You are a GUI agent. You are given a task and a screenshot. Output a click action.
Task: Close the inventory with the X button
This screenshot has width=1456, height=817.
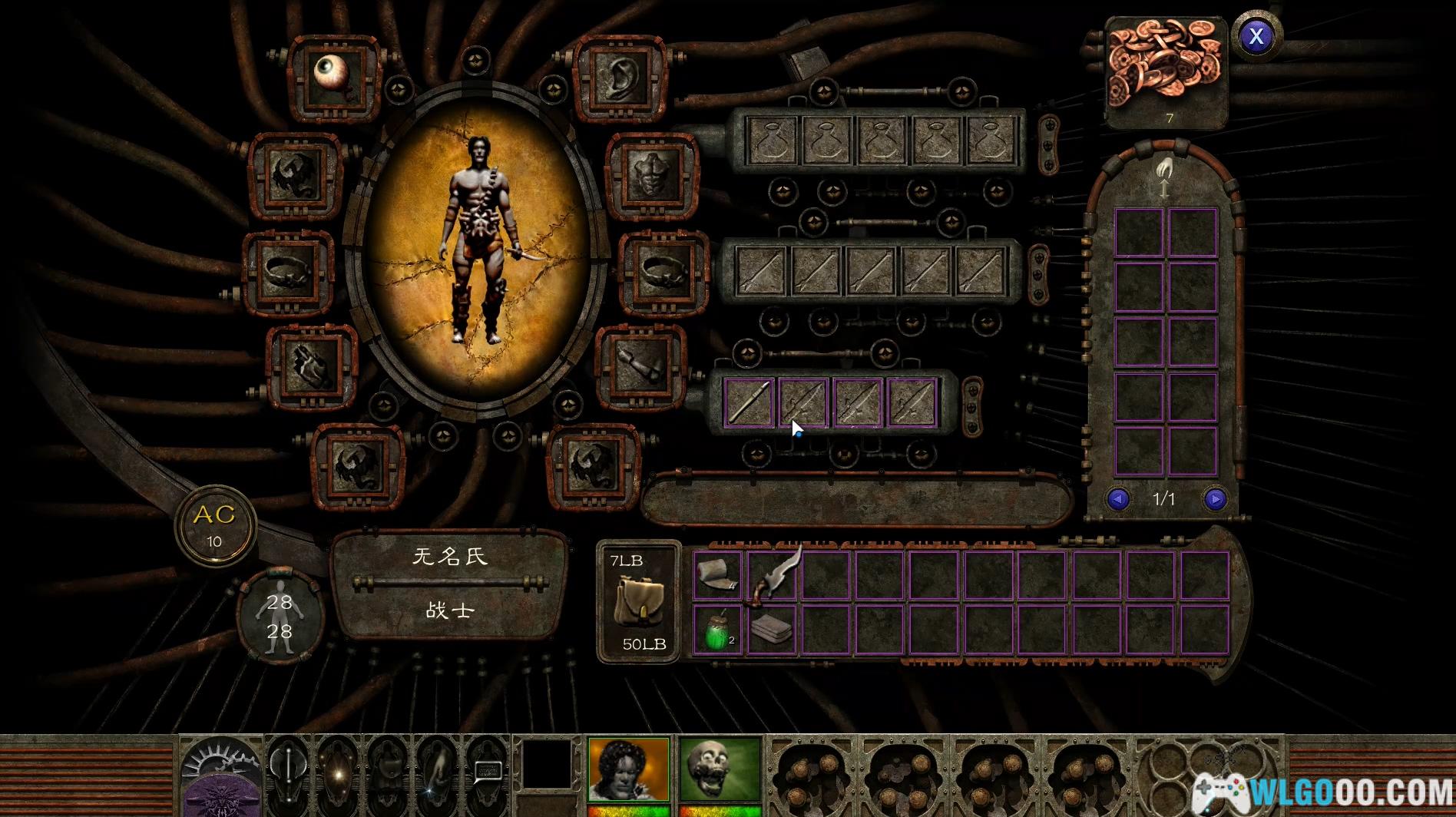pyautogui.click(x=1256, y=36)
